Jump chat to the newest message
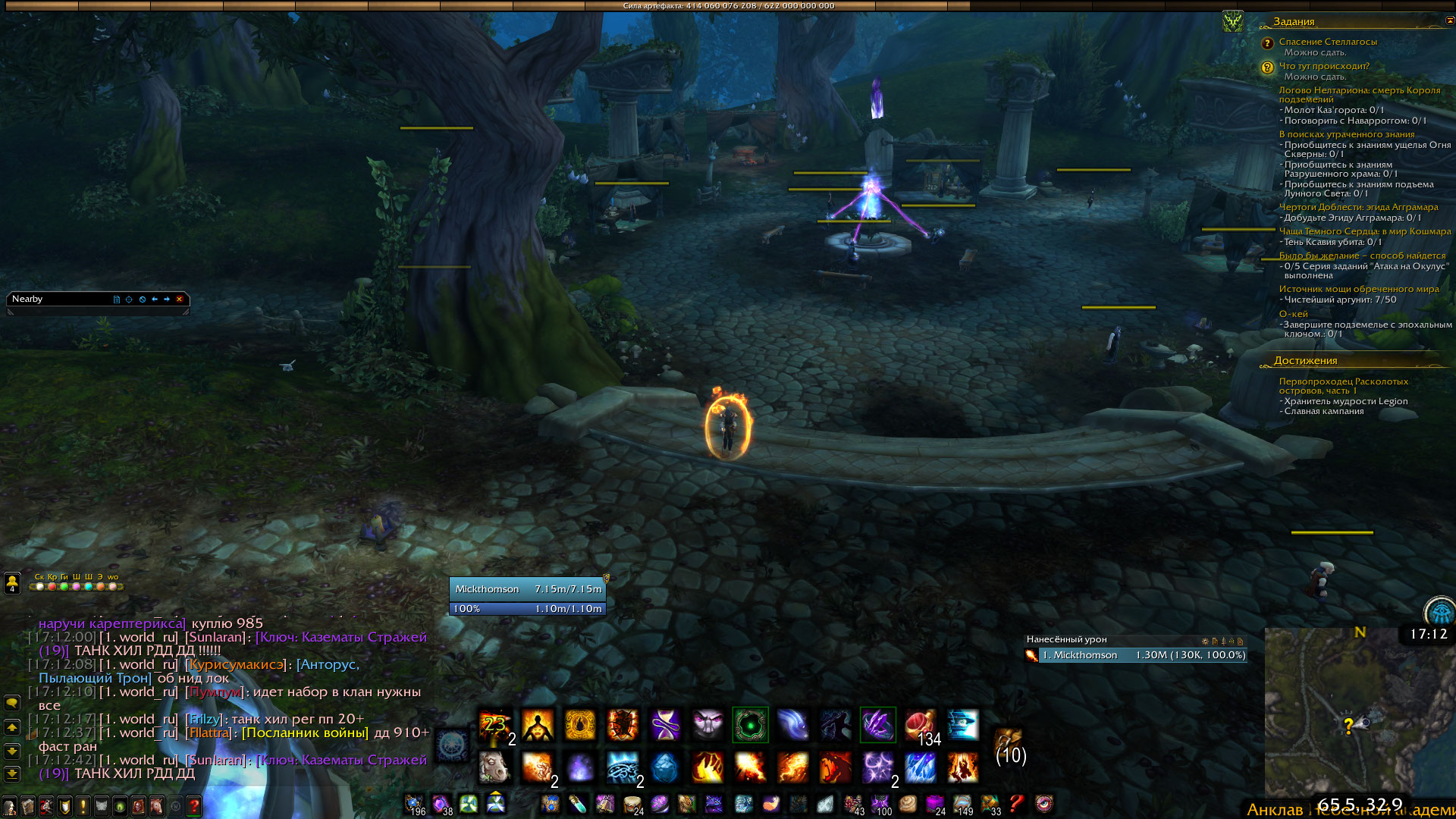The image size is (1456, 819). 12,774
